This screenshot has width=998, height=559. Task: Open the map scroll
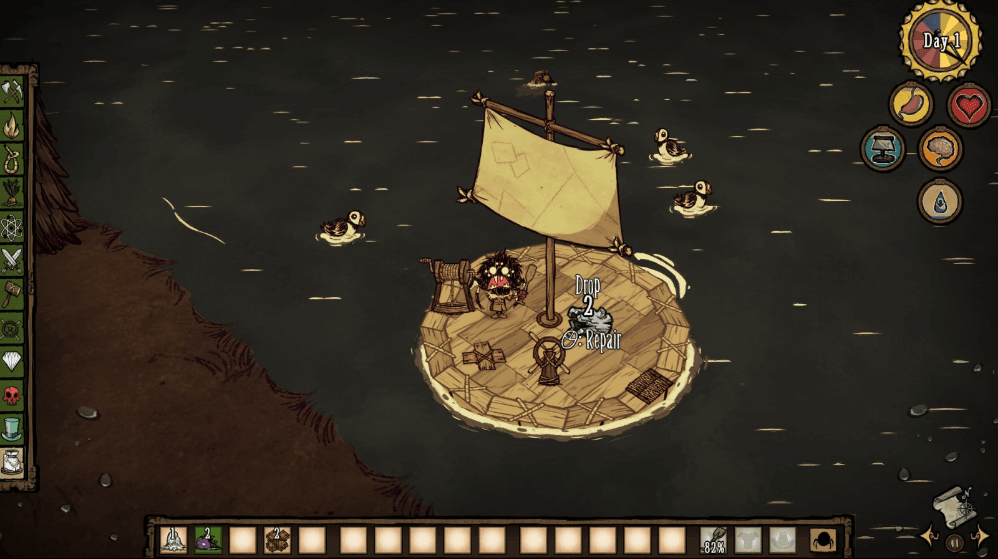(952, 505)
